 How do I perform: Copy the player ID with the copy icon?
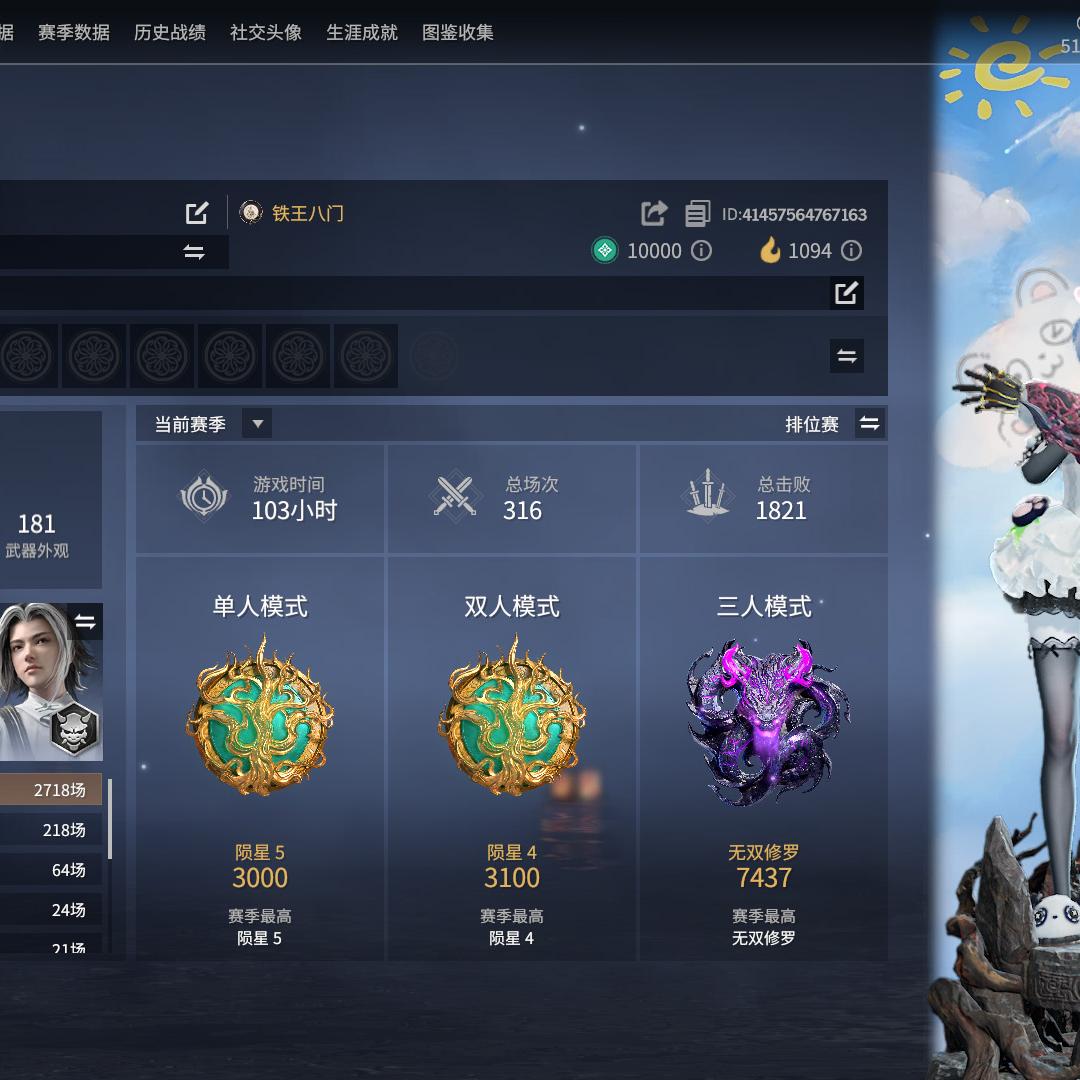coord(697,214)
